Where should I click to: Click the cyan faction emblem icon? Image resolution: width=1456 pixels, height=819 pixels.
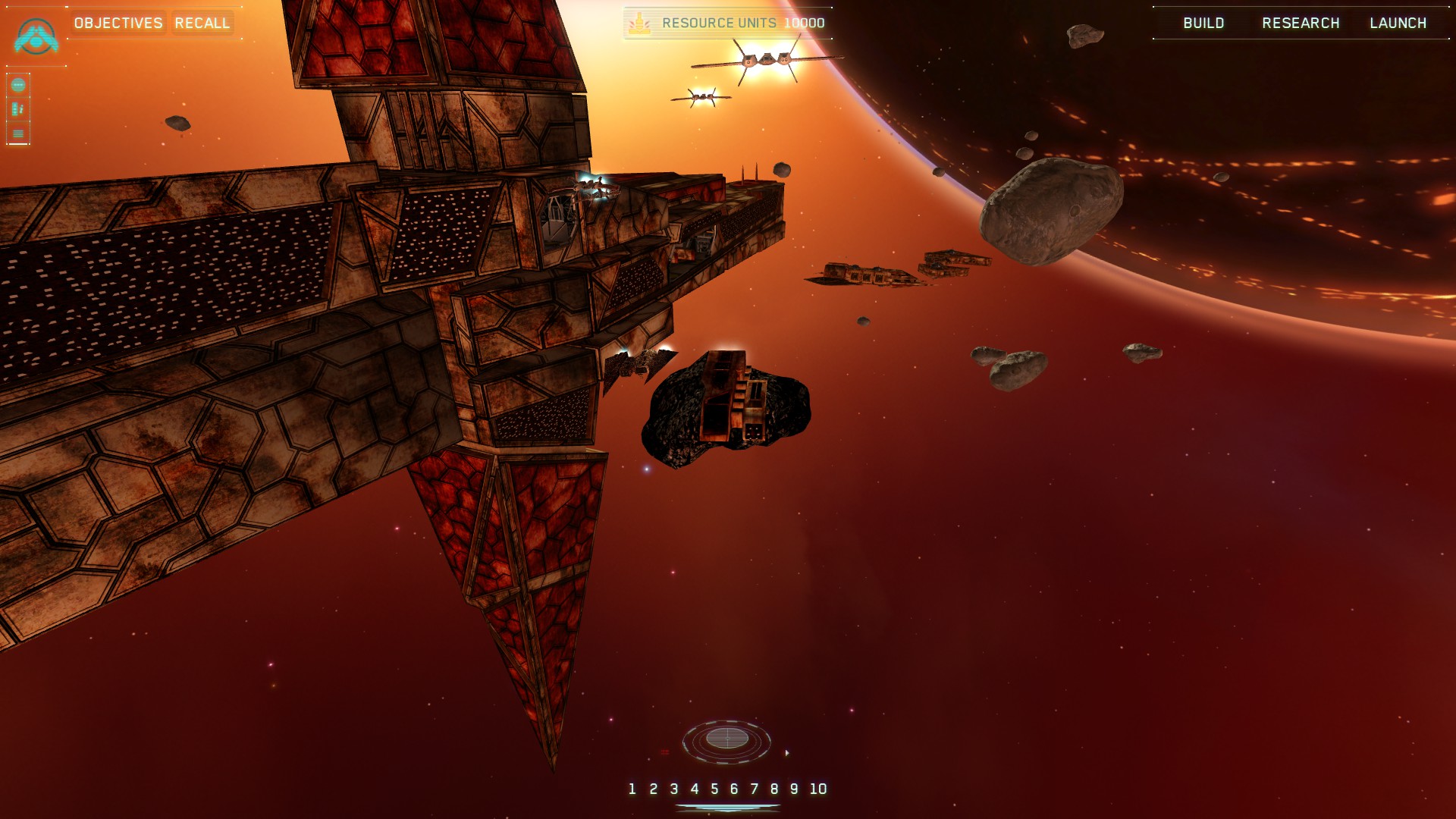(x=36, y=36)
